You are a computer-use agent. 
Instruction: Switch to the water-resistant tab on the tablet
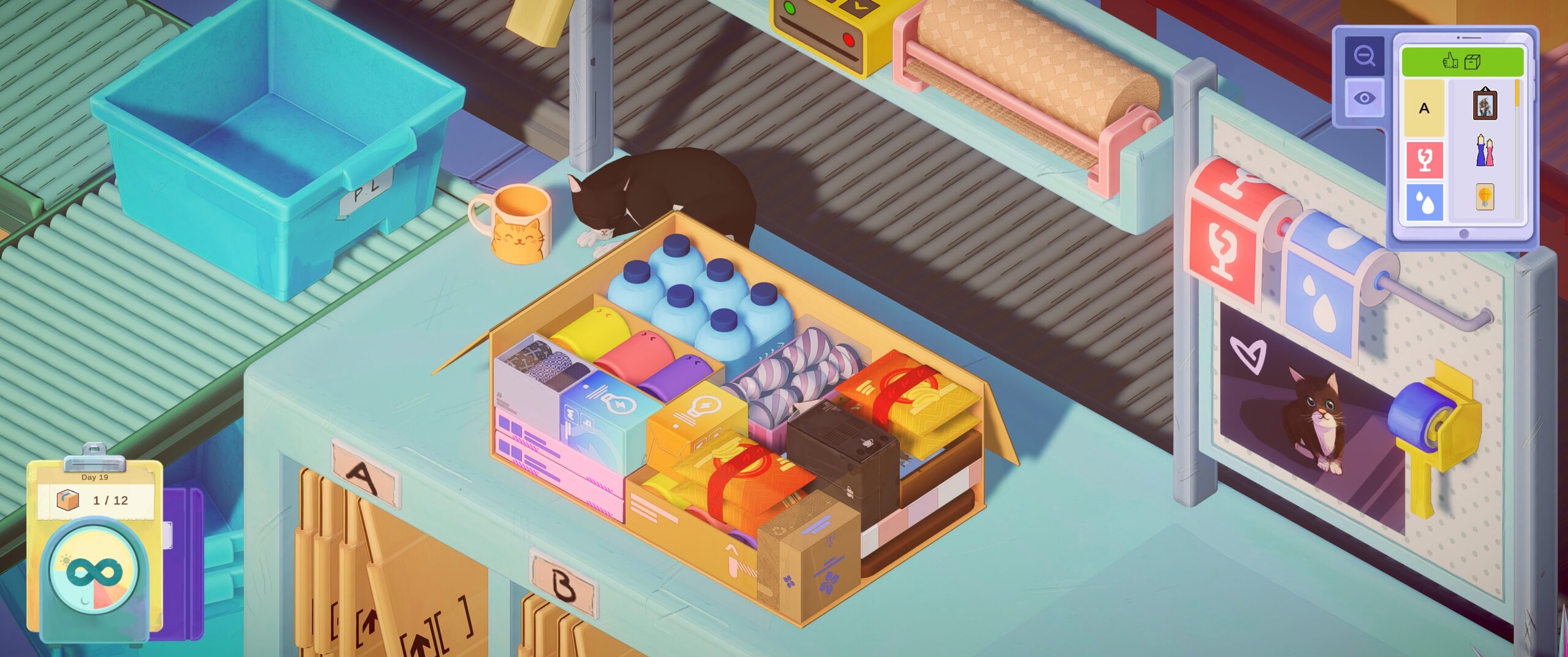coord(1424,202)
